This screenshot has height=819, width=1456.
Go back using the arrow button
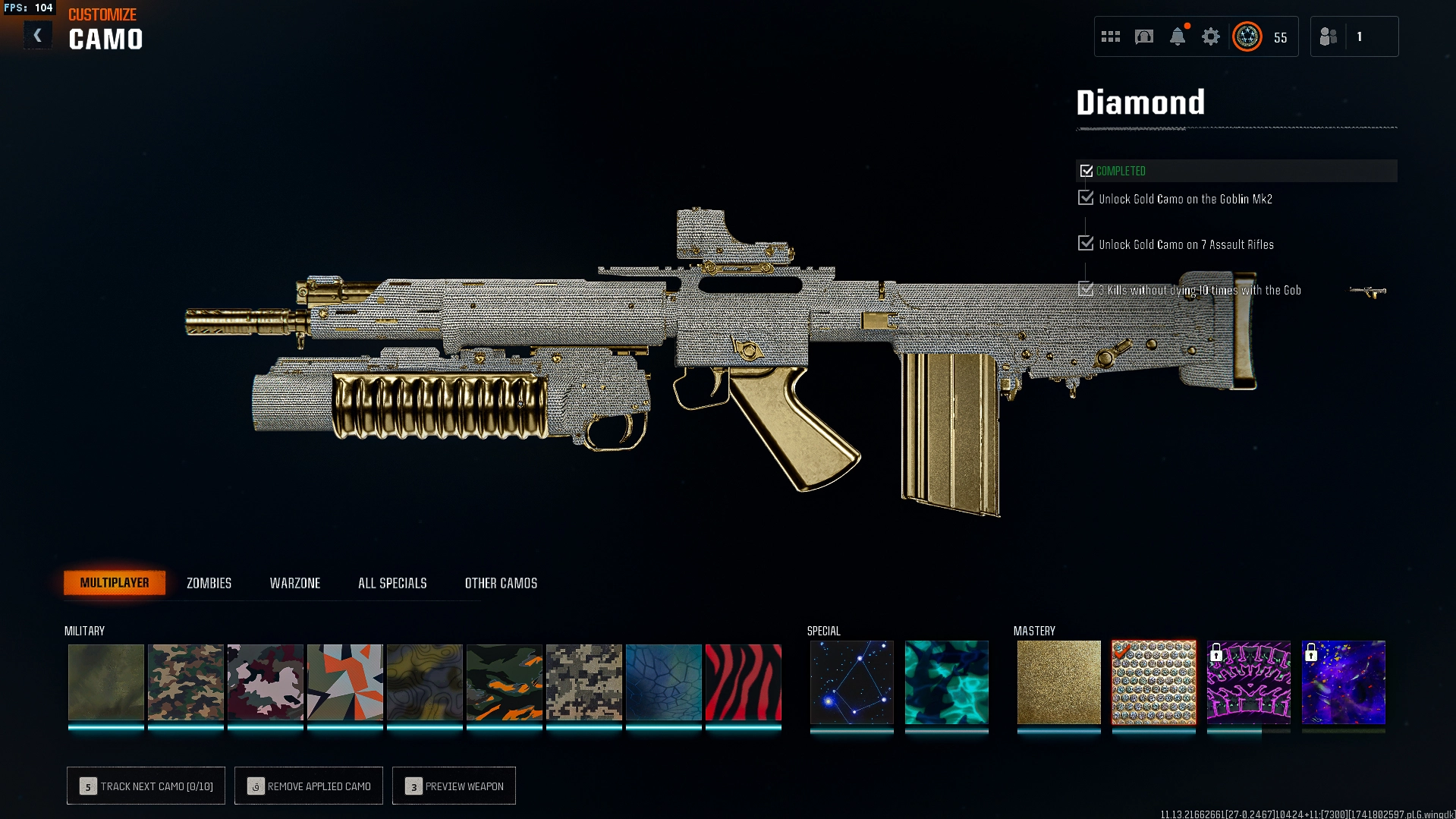coord(37,36)
